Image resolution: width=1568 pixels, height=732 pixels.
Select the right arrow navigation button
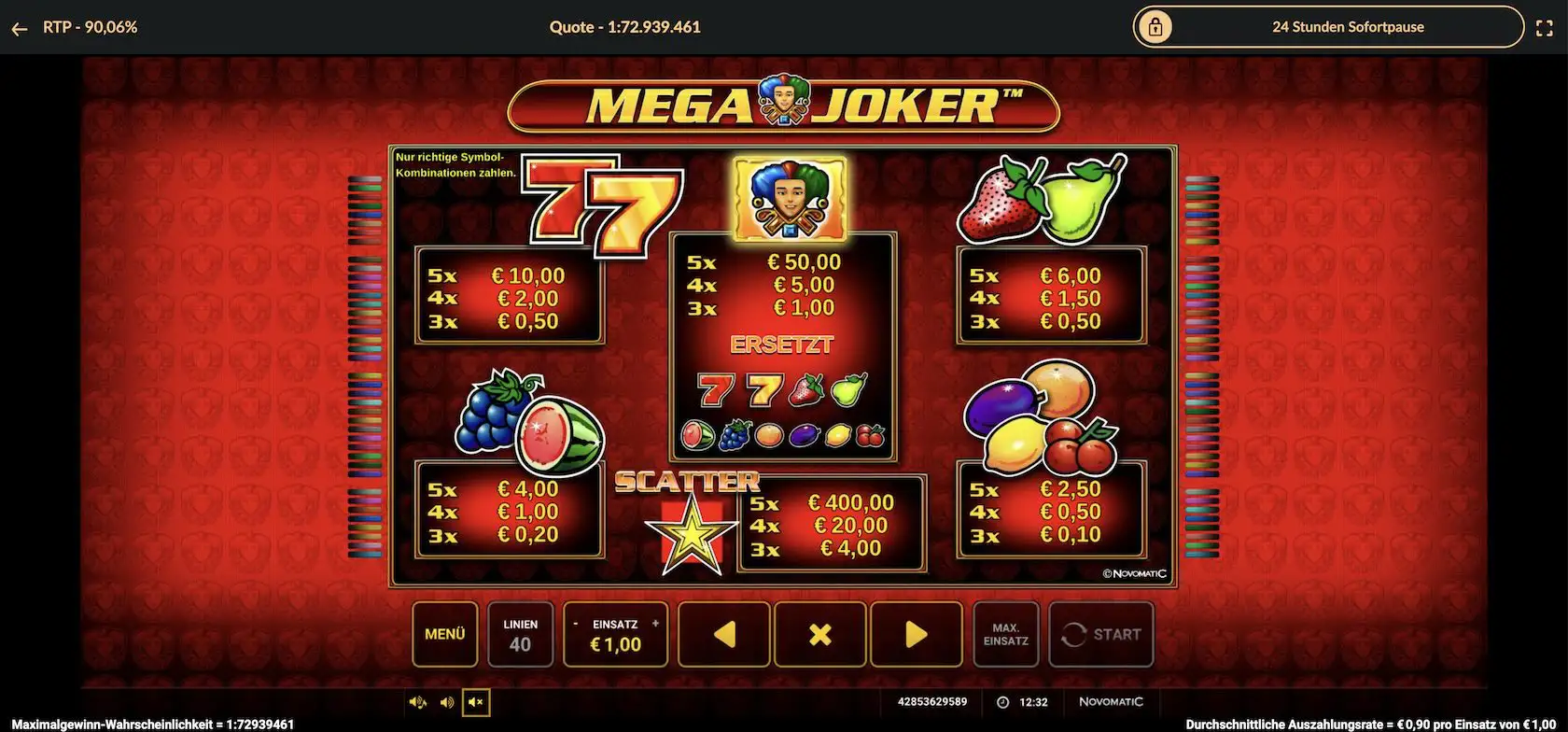click(916, 635)
